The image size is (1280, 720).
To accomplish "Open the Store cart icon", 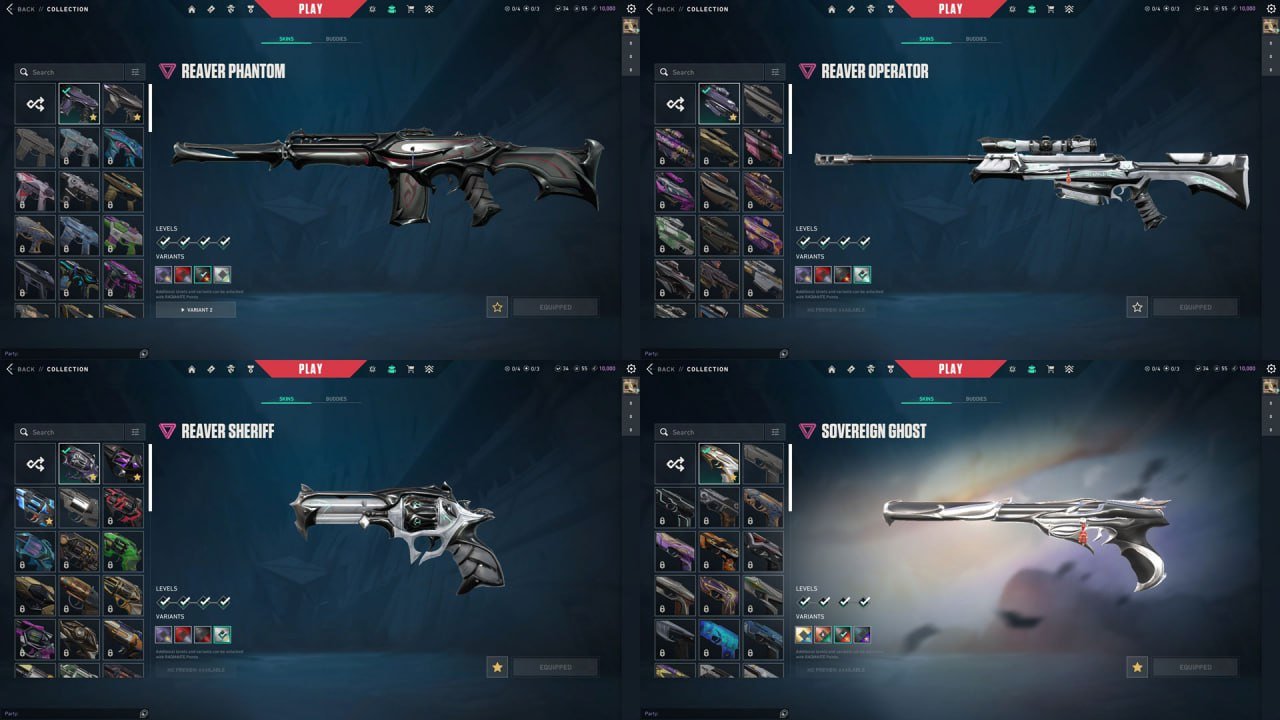I will pos(411,8).
